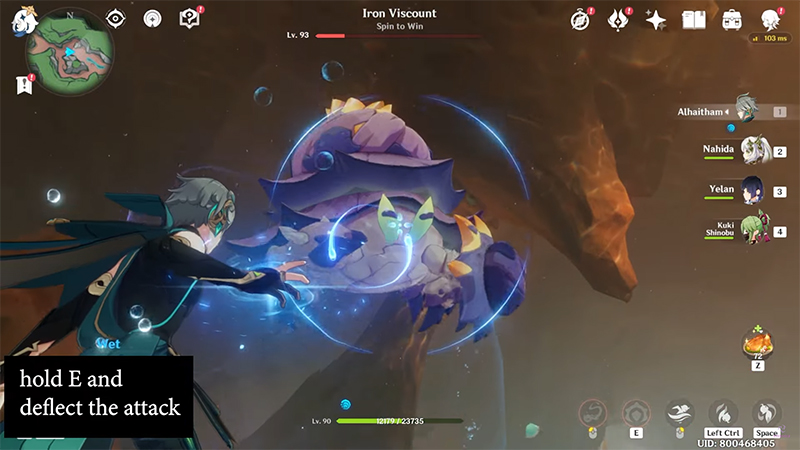
Task: Open the tutorial book with question mark
Action: (189, 18)
